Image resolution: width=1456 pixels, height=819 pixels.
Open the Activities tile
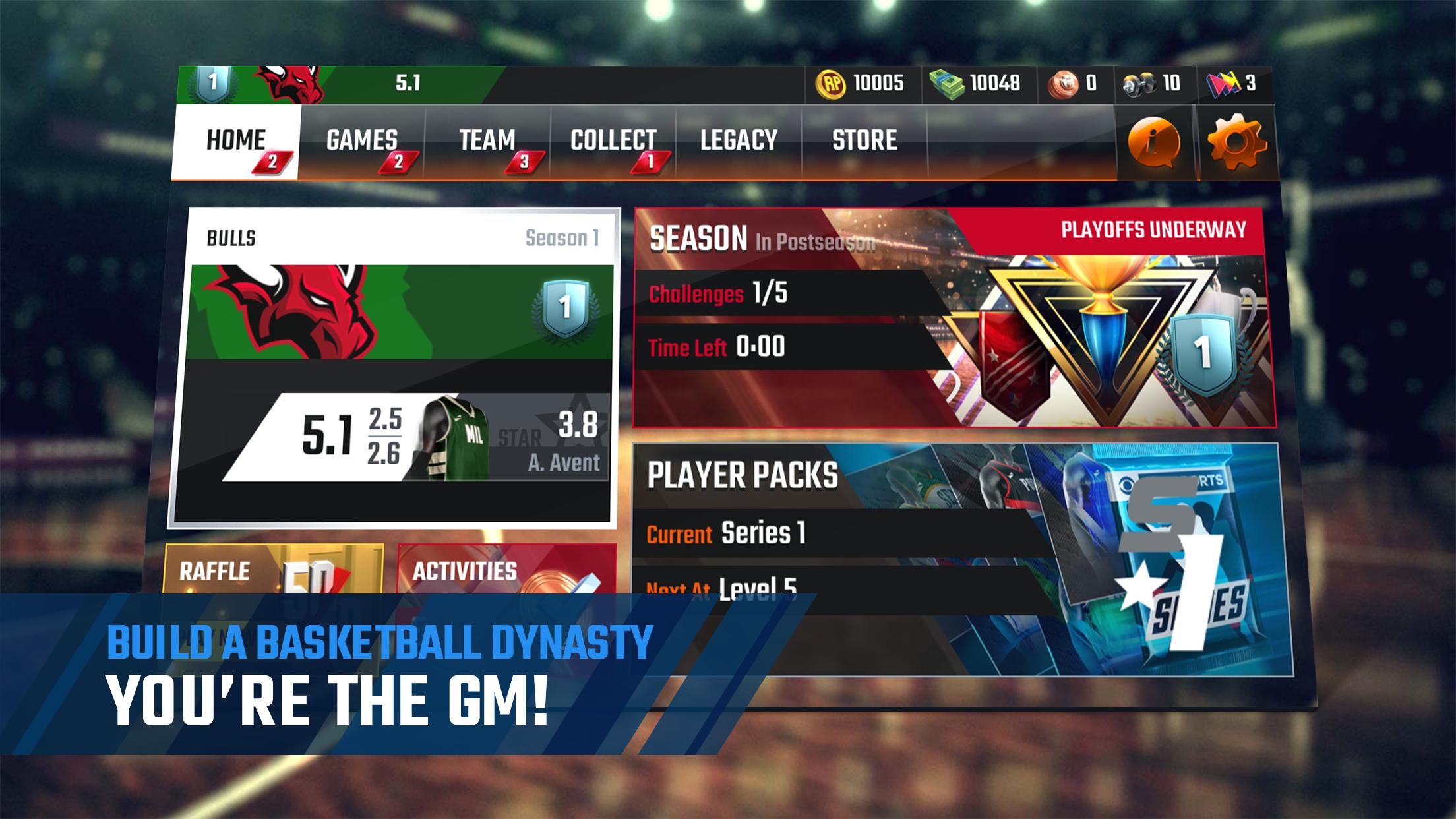(x=506, y=570)
